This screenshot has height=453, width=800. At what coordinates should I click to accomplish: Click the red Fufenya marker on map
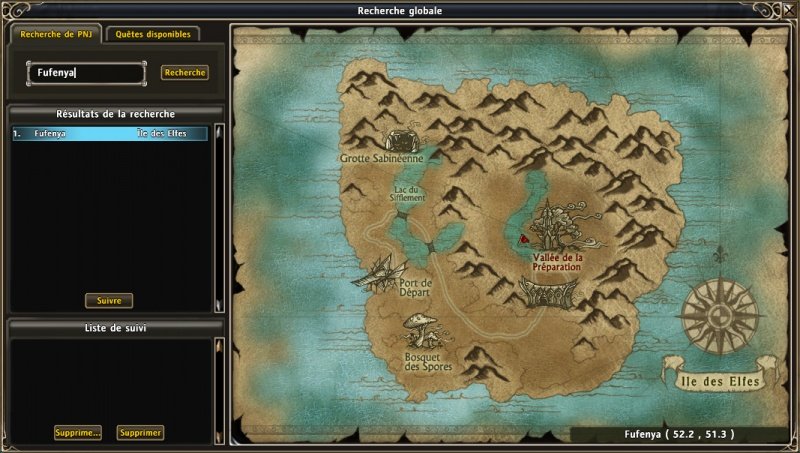coord(522,240)
